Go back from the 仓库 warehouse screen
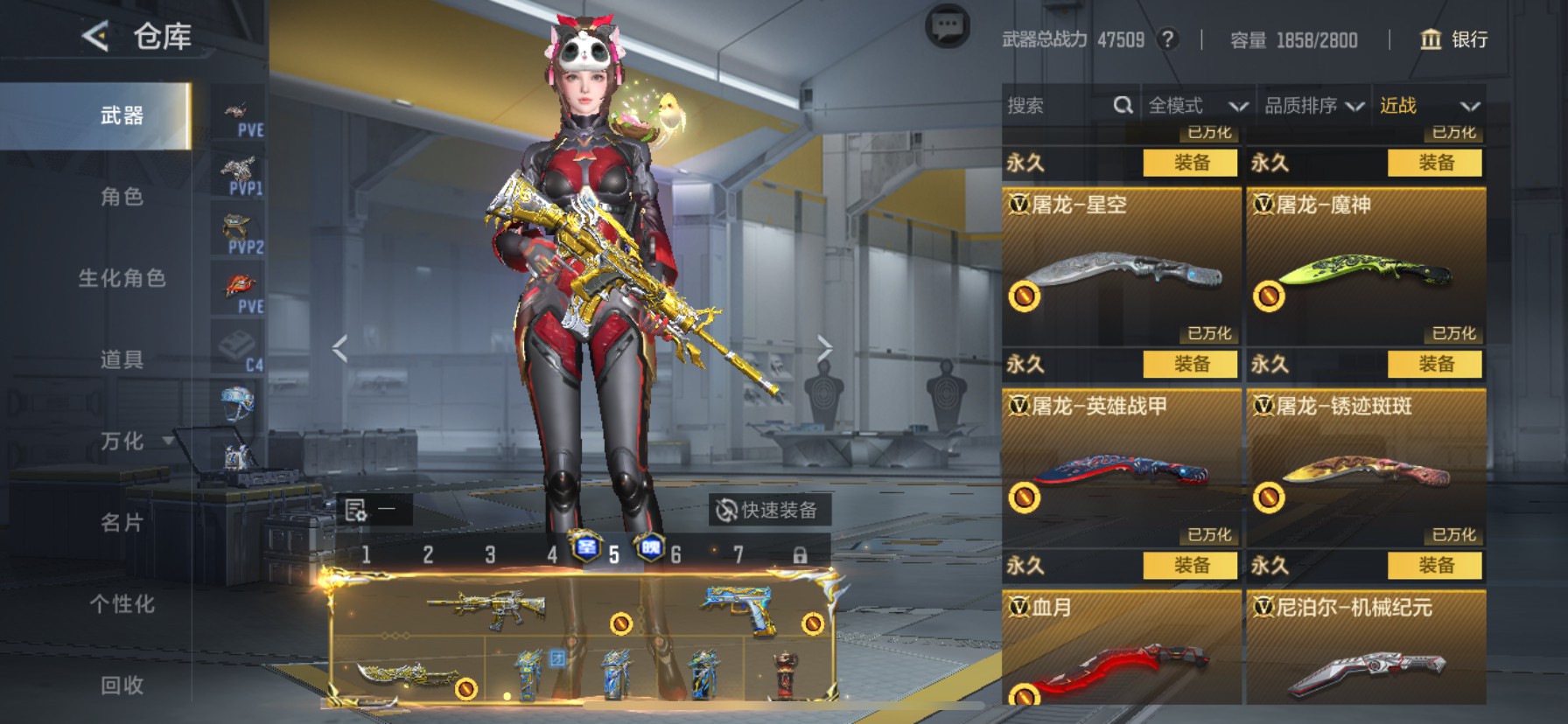1568x724 pixels. (95, 37)
